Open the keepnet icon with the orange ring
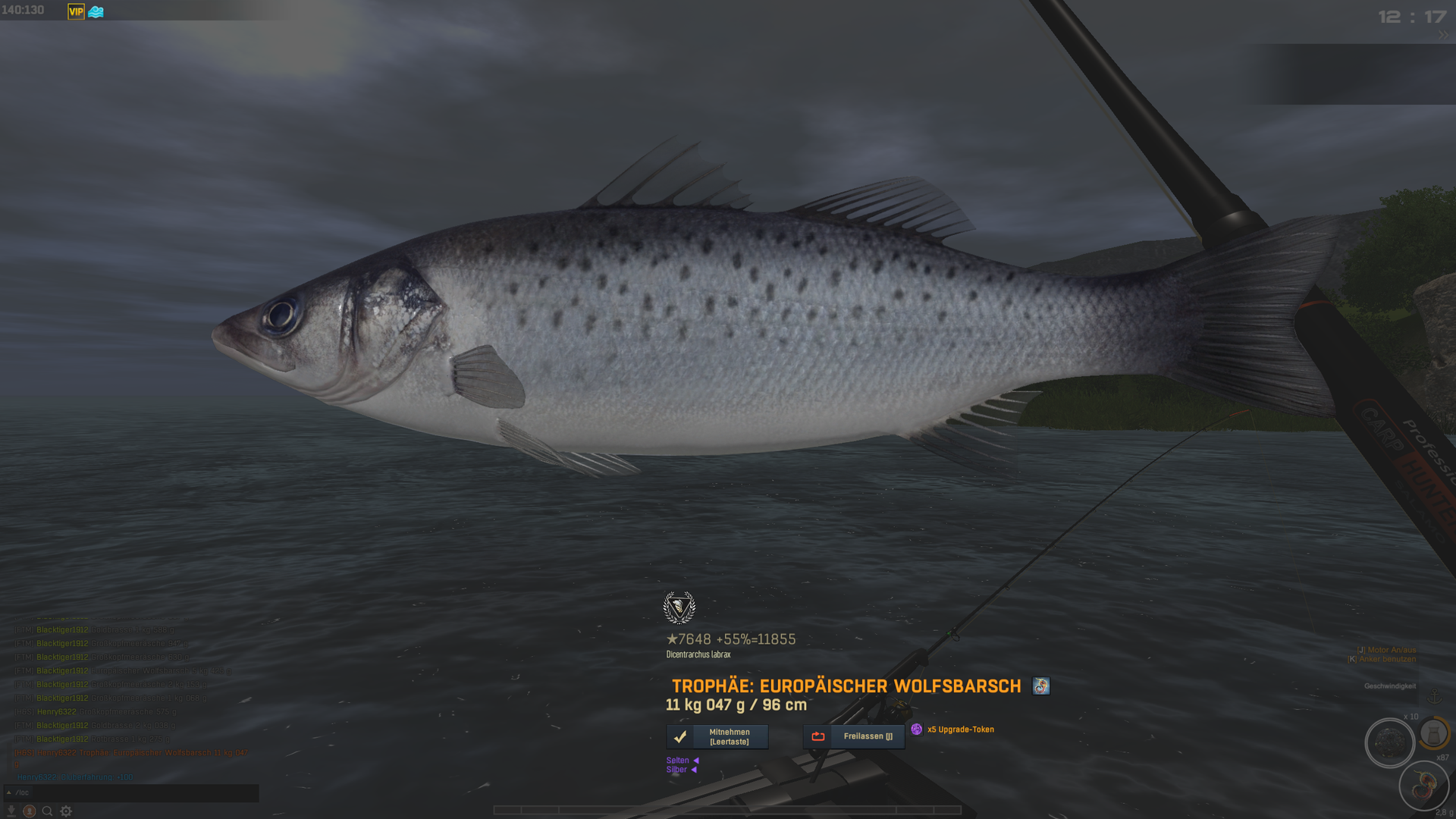Image resolution: width=1456 pixels, height=819 pixels. (1433, 733)
